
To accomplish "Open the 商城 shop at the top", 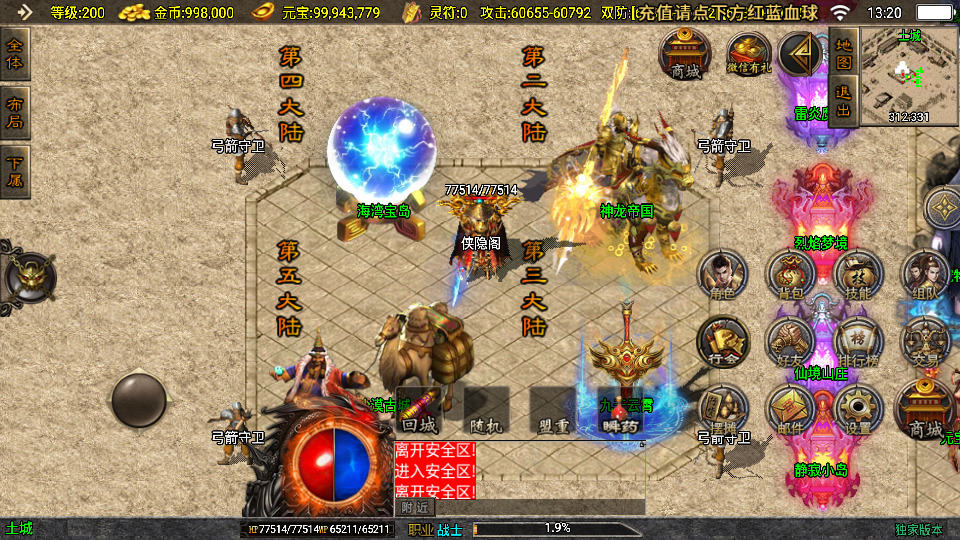I will pos(685,54).
